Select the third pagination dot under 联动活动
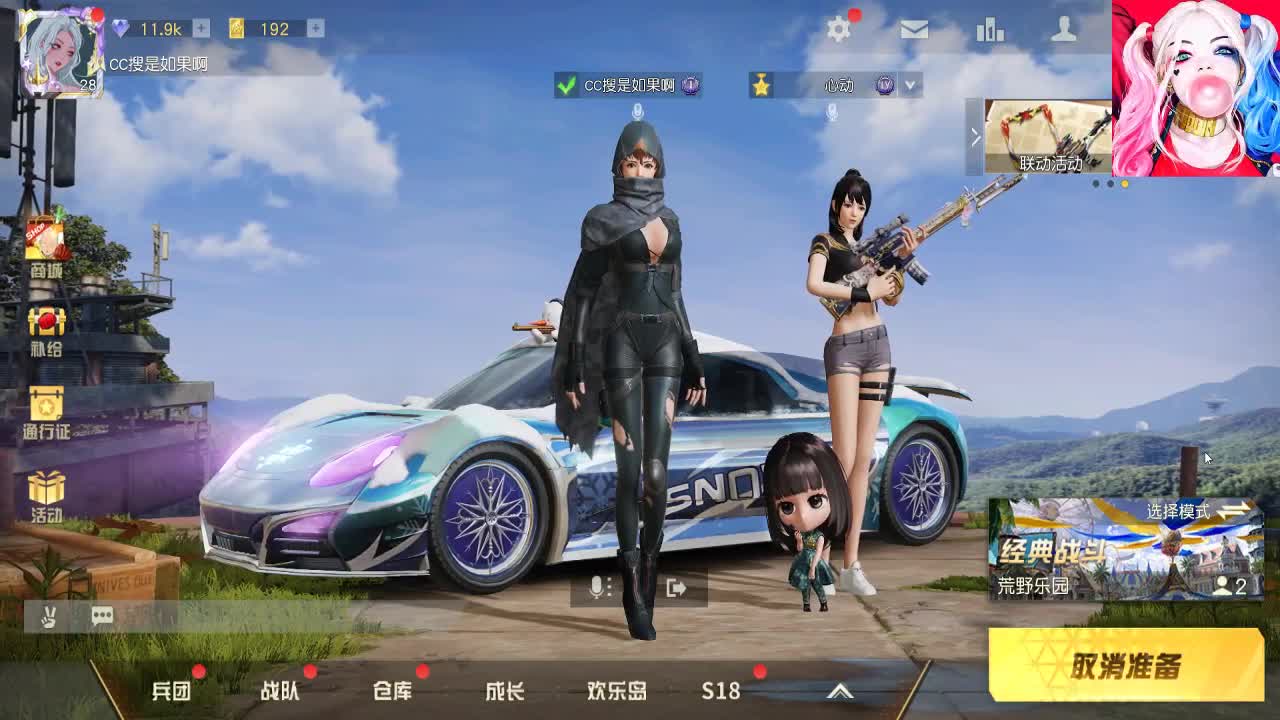 point(1124,183)
